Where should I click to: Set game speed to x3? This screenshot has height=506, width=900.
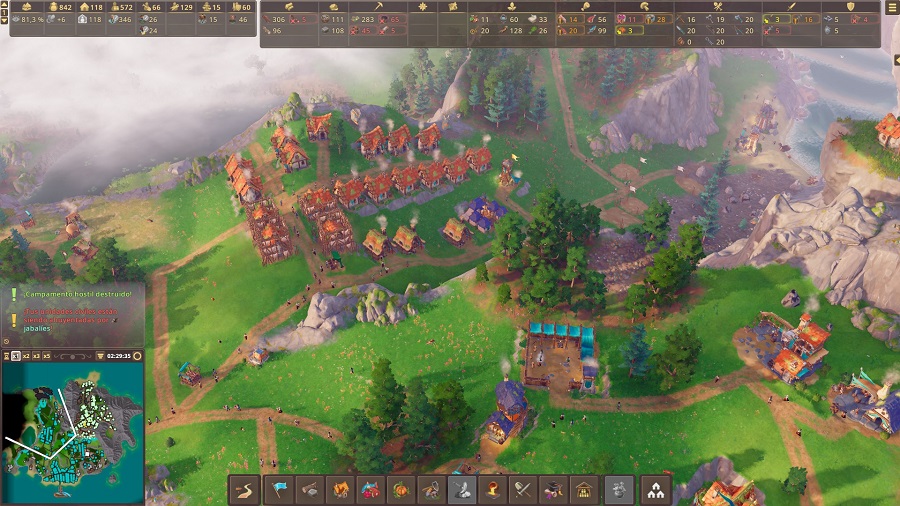tap(36, 356)
